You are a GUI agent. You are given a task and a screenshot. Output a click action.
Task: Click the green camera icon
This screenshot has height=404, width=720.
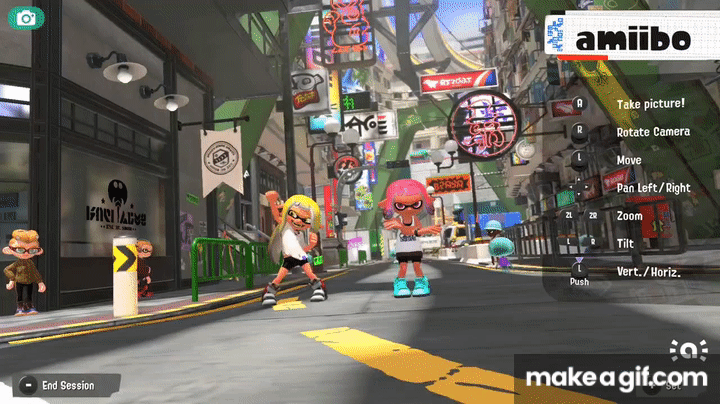(24, 18)
